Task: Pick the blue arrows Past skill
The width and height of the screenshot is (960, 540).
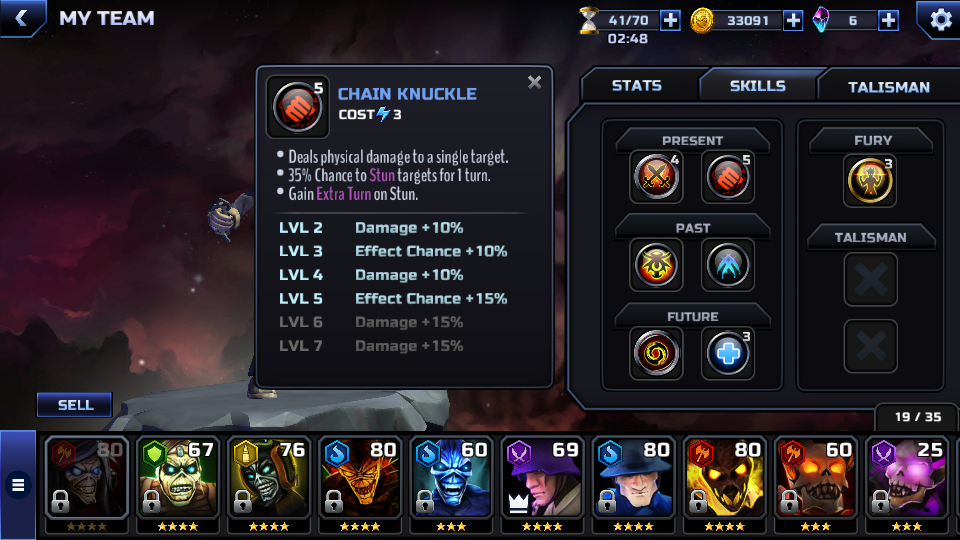Action: pos(728,265)
